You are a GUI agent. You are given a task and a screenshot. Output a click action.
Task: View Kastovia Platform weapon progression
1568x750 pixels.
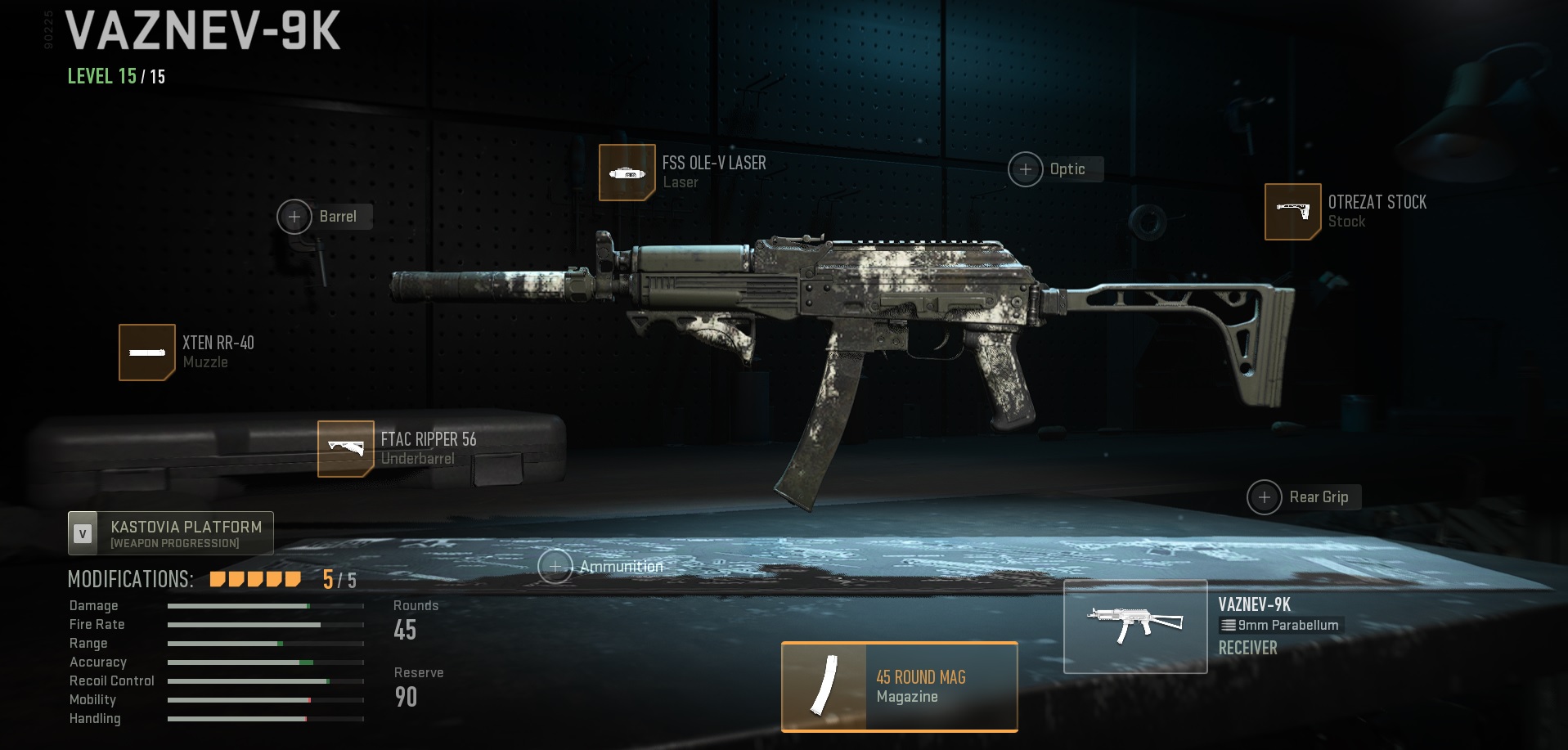click(171, 533)
